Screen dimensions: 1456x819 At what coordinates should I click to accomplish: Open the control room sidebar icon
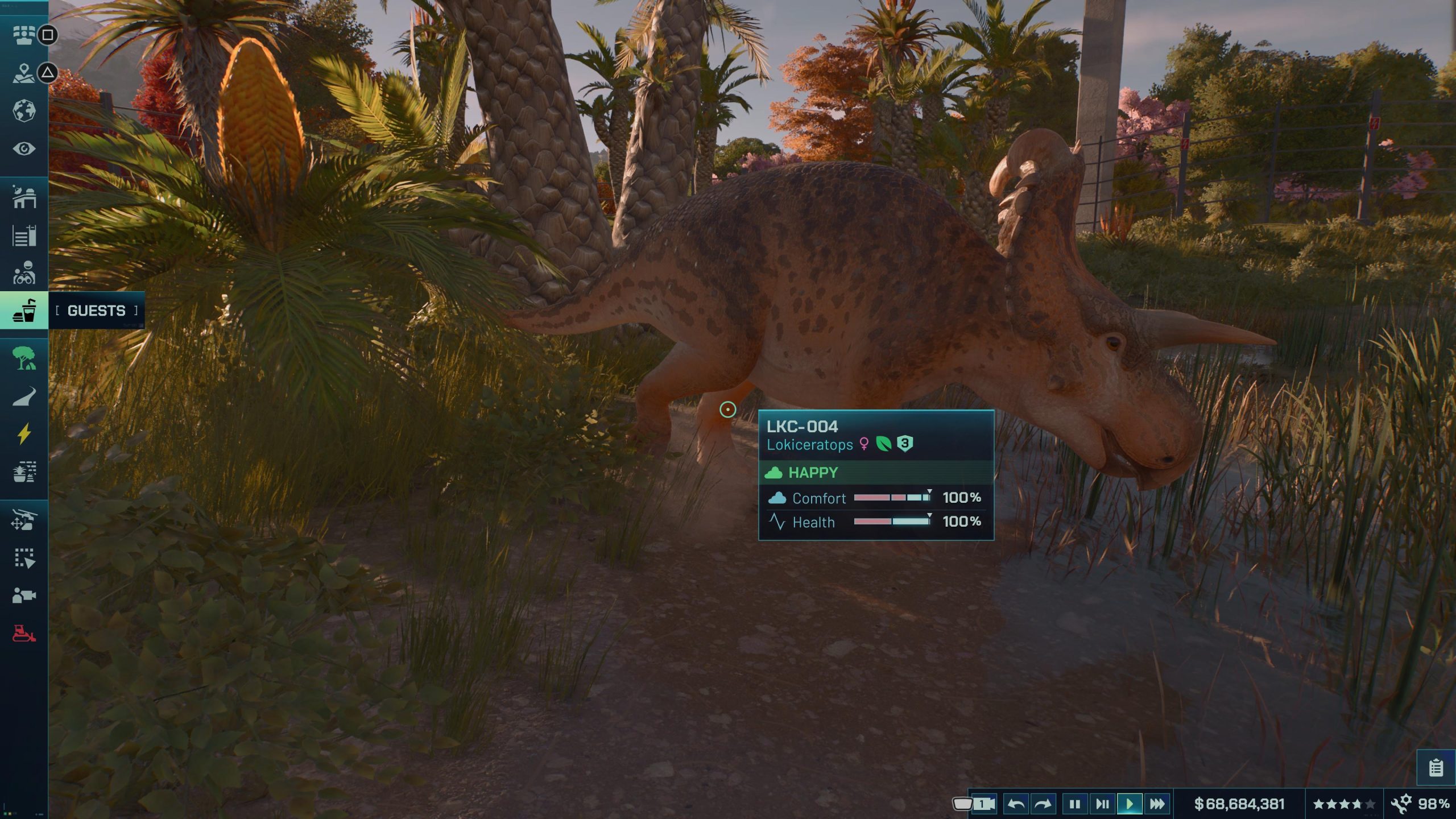click(x=24, y=35)
